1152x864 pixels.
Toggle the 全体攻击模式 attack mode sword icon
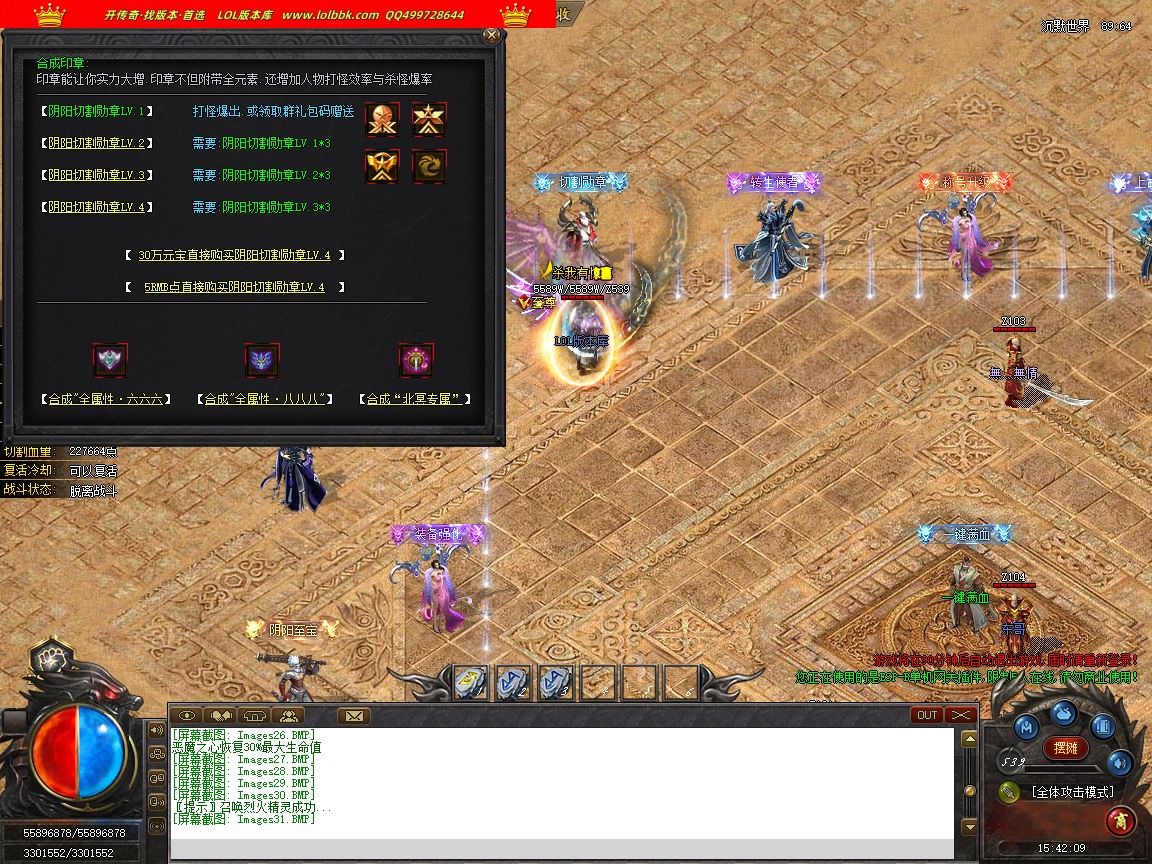coord(1009,792)
